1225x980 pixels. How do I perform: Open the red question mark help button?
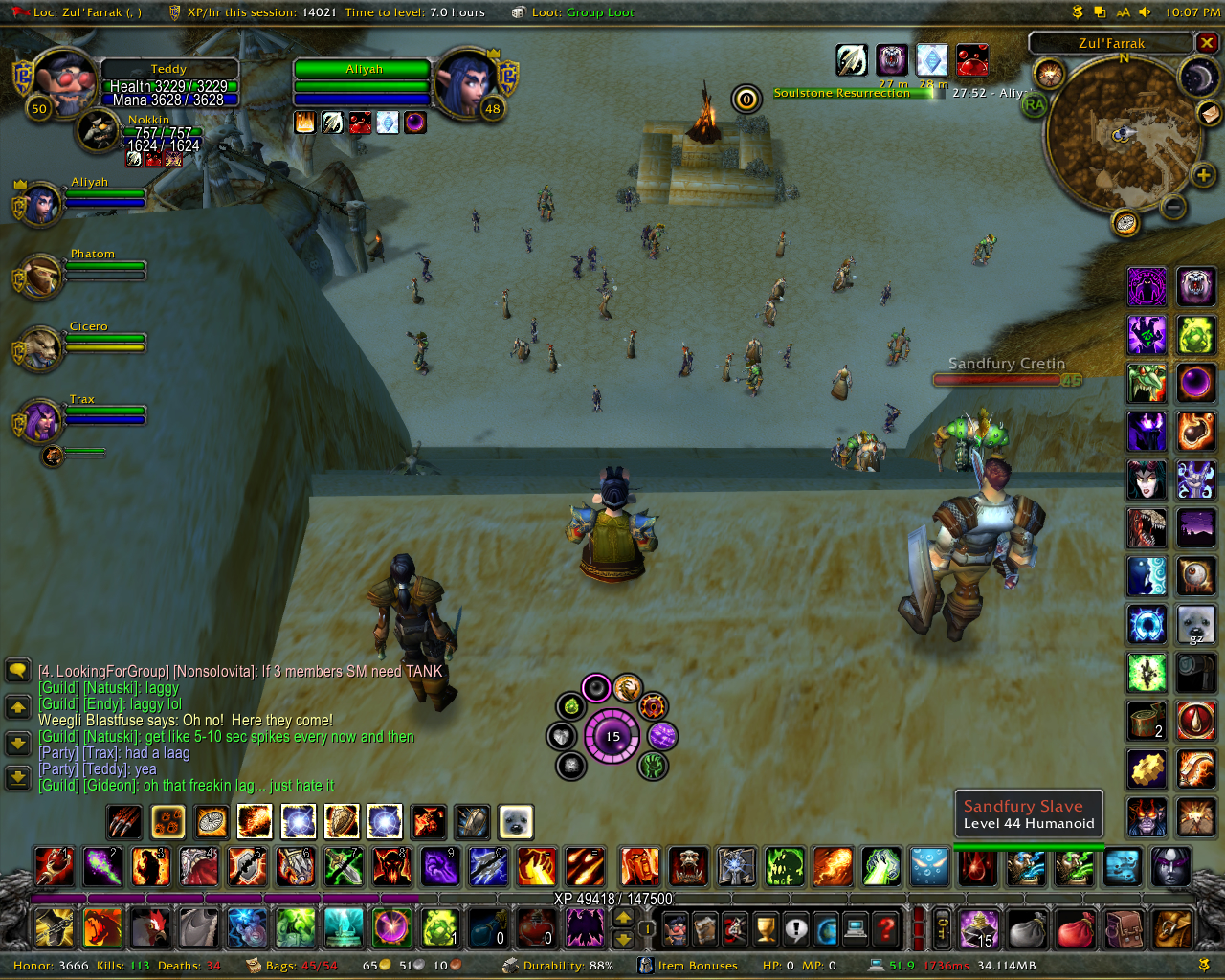(887, 928)
